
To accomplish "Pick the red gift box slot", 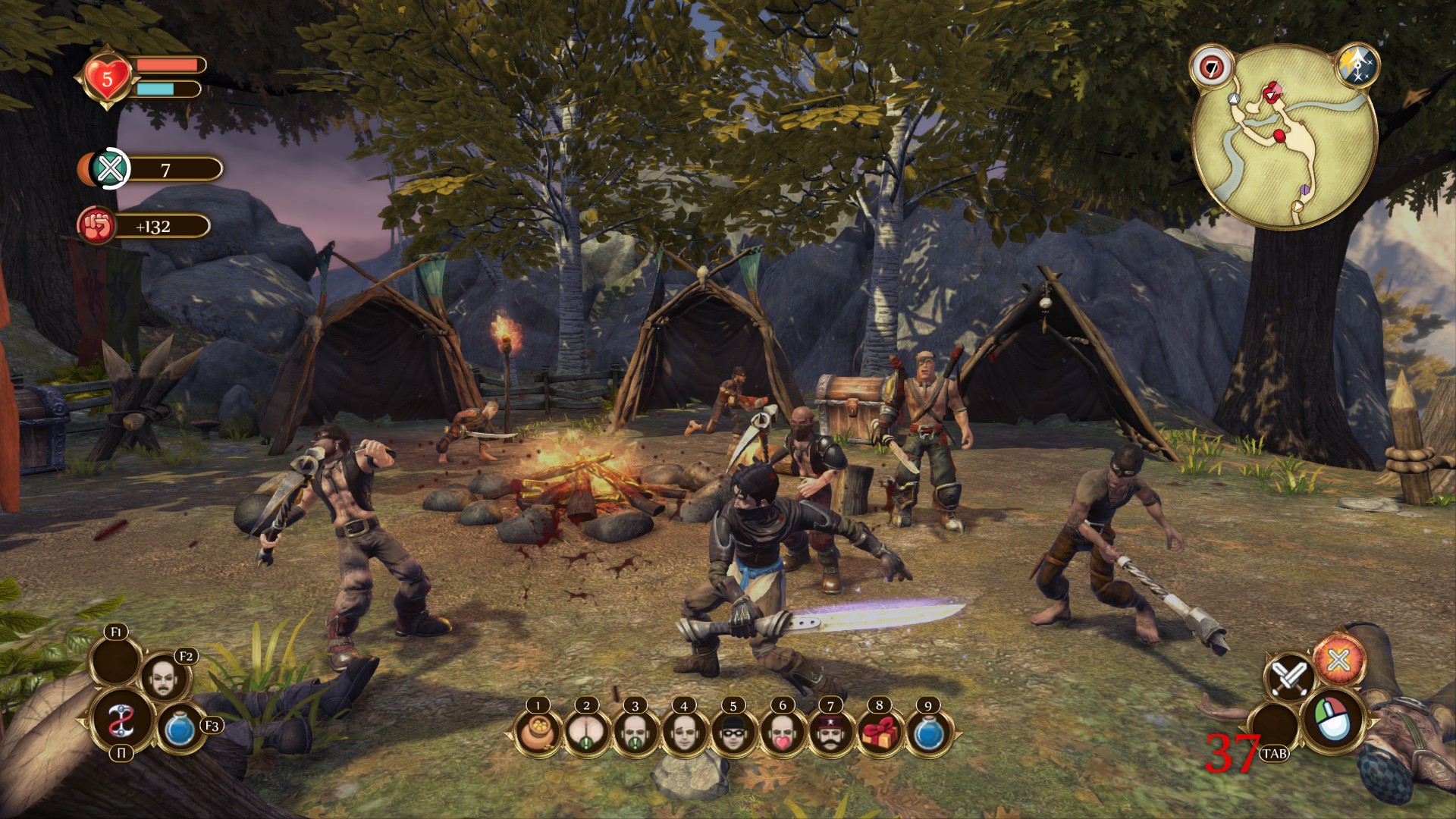I will (x=880, y=733).
